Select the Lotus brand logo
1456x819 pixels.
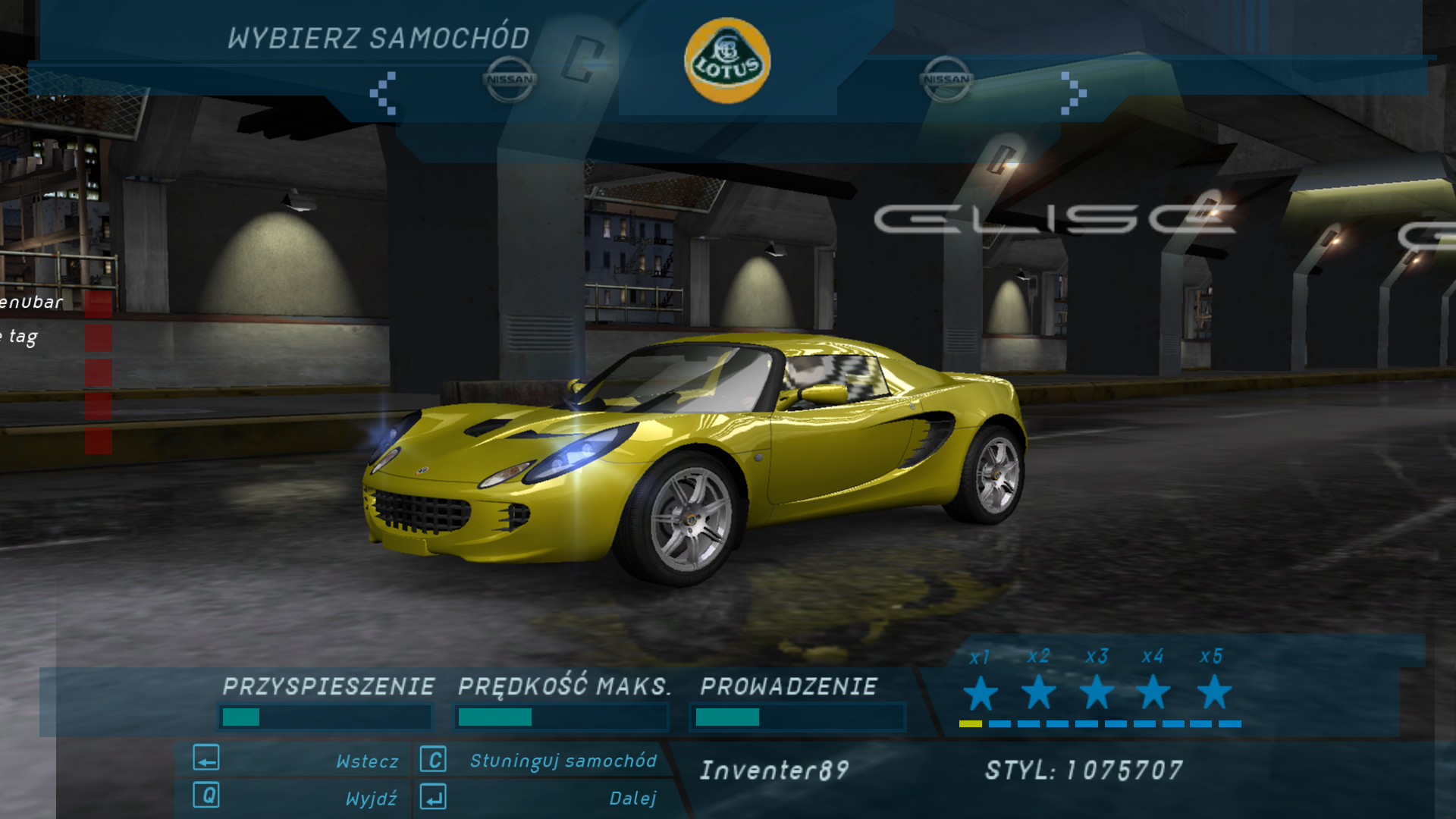pos(726,61)
